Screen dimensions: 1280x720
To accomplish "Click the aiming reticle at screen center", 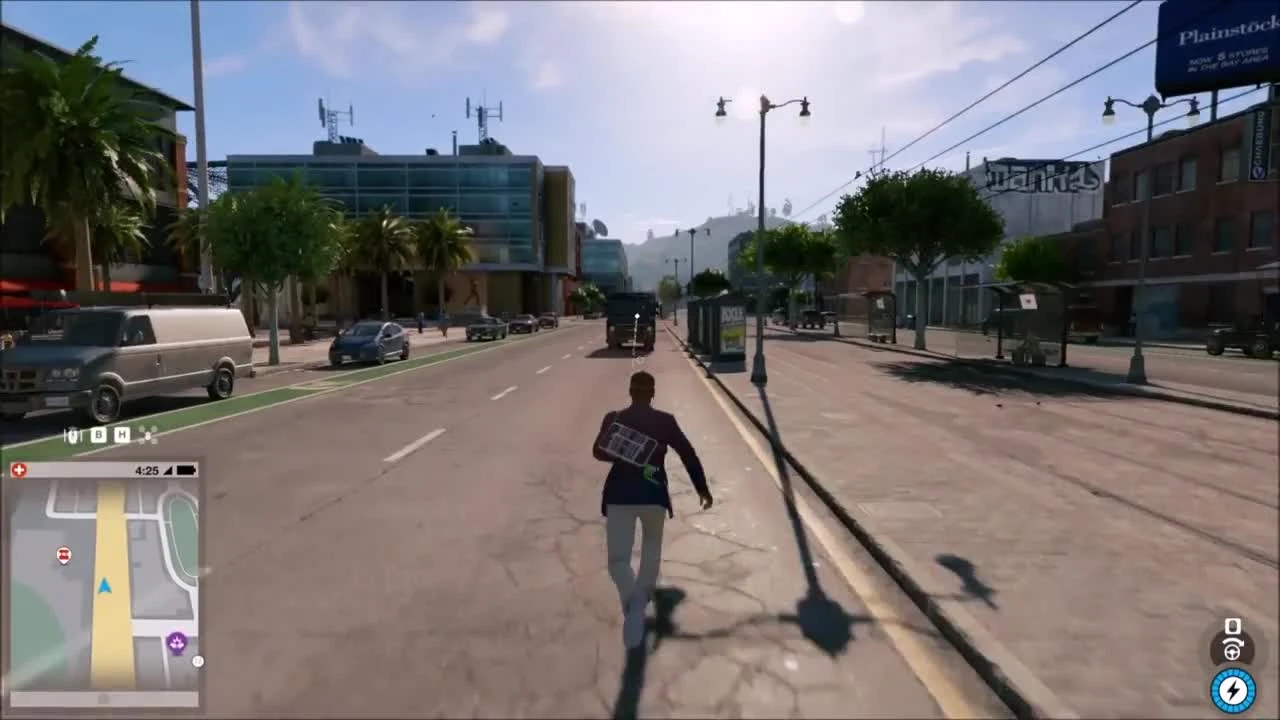I will [x=637, y=316].
